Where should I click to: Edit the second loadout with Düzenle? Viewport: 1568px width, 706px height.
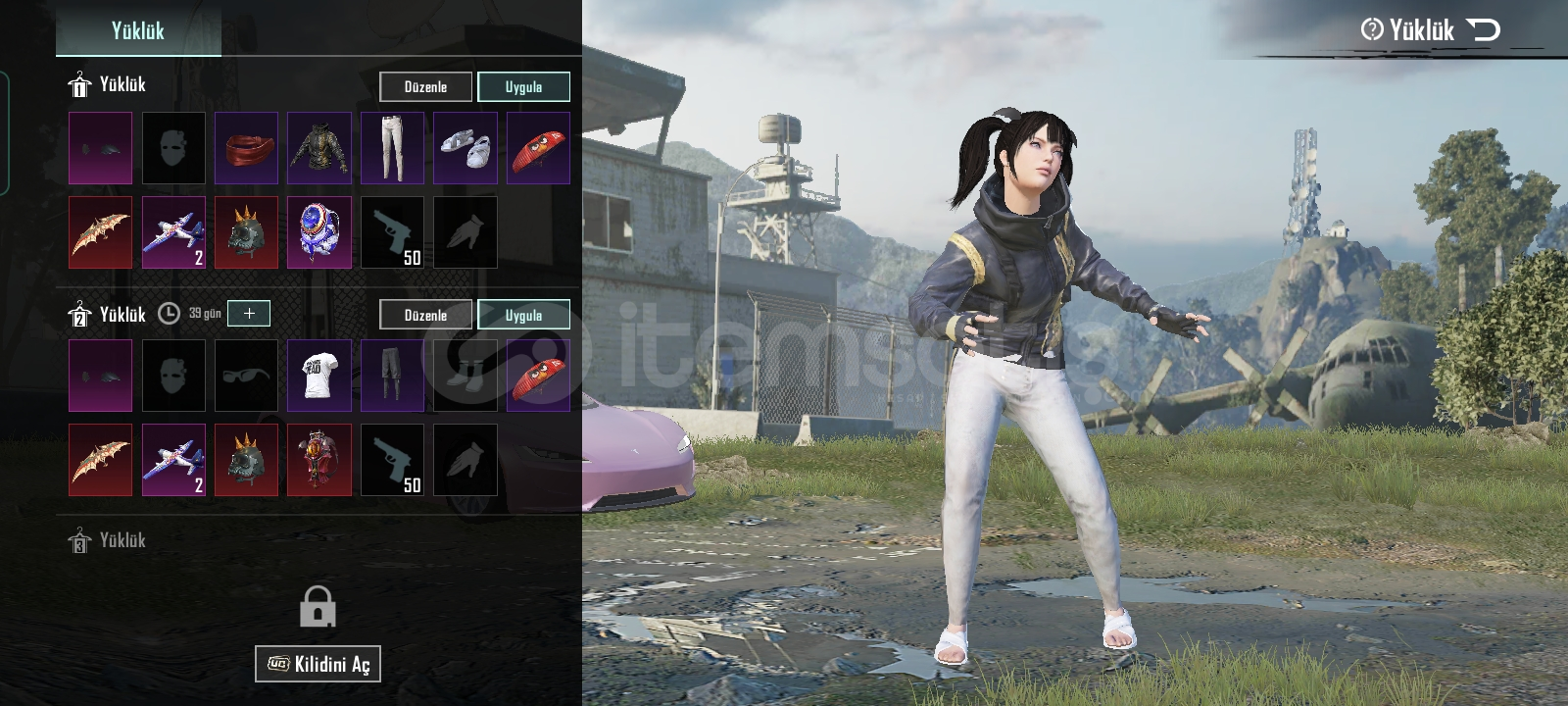coord(425,315)
